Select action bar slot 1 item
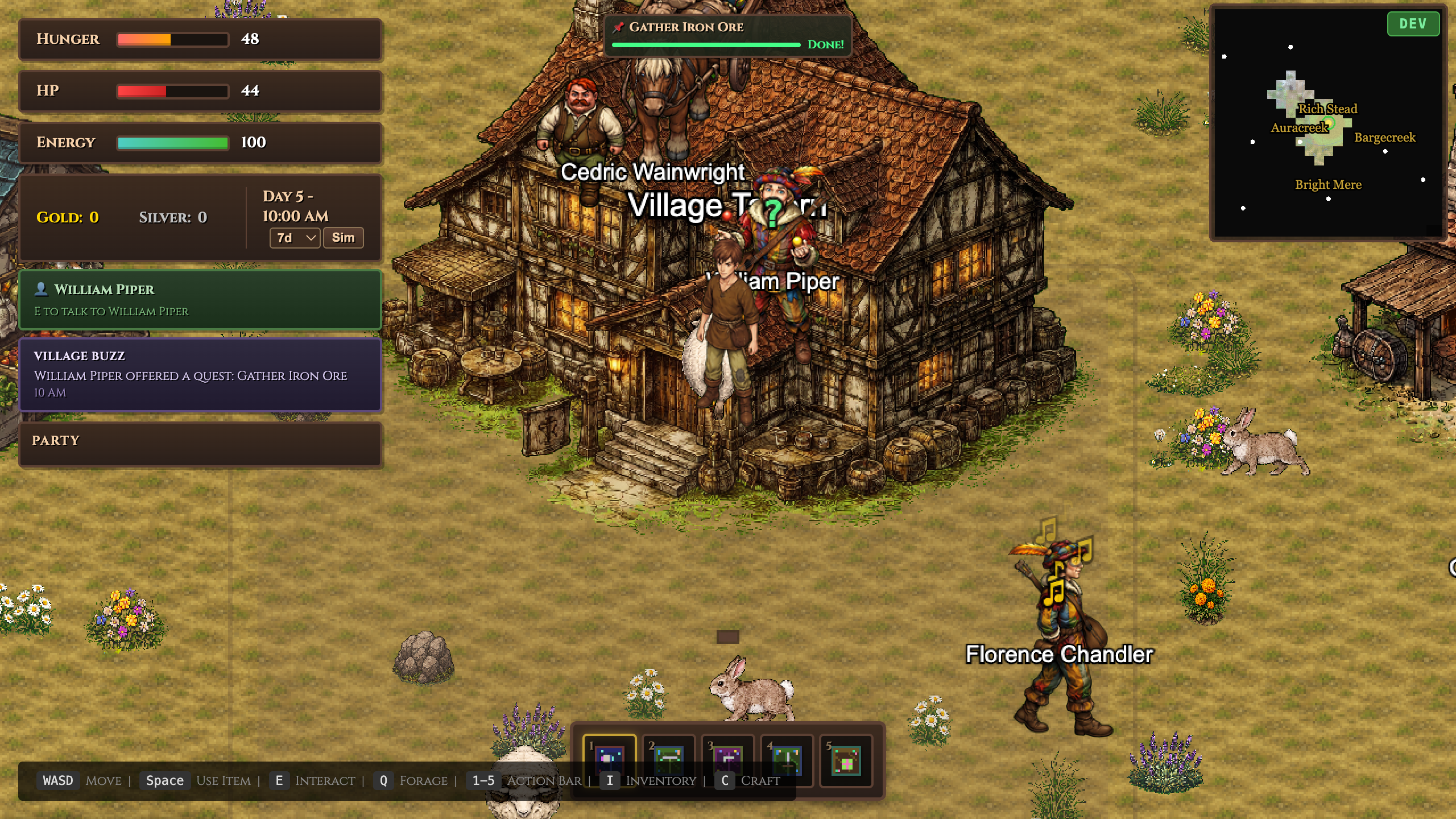The image size is (1456, 819). pos(609,760)
